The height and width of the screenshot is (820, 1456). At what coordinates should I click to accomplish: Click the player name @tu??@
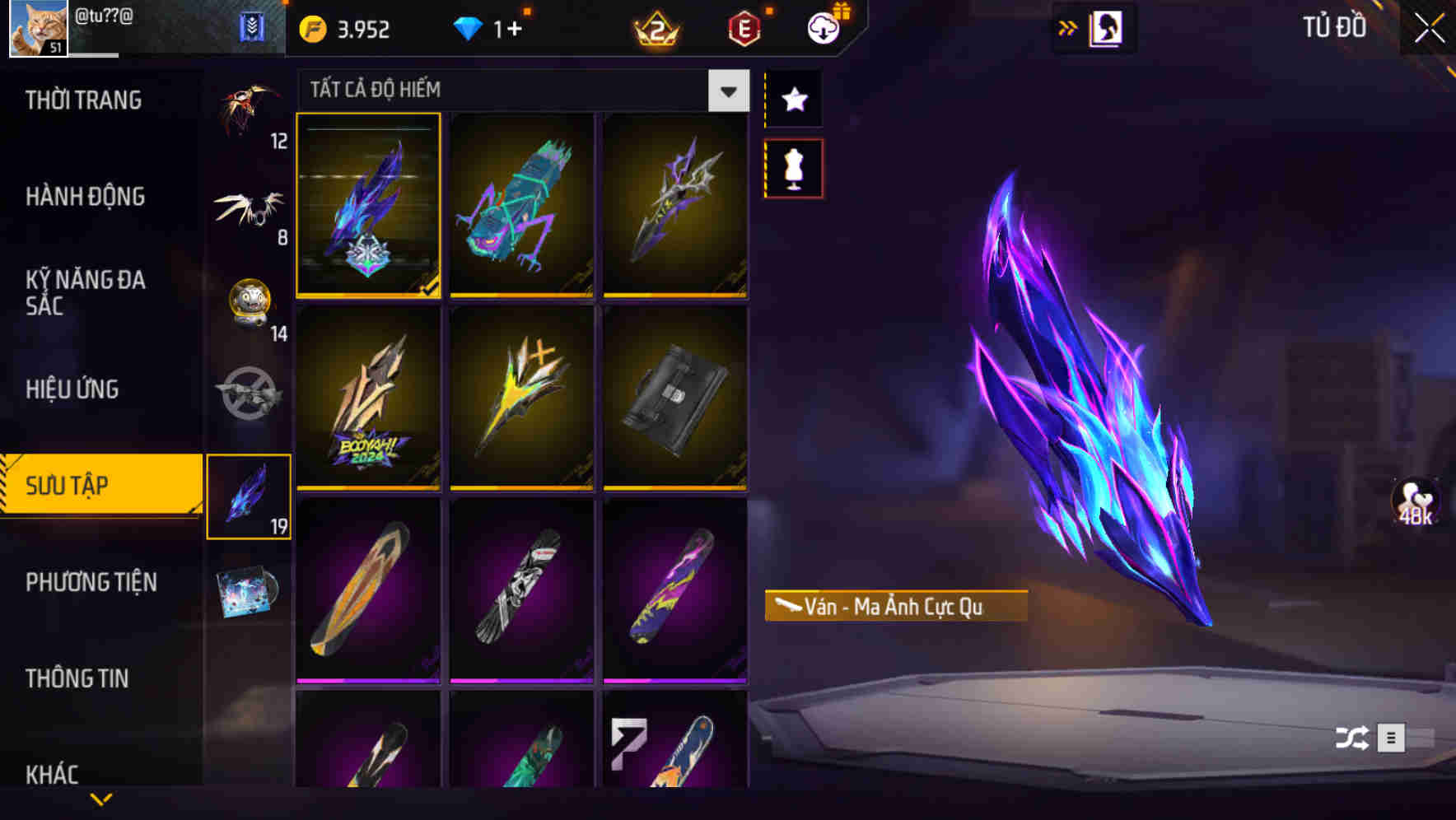pos(103,13)
